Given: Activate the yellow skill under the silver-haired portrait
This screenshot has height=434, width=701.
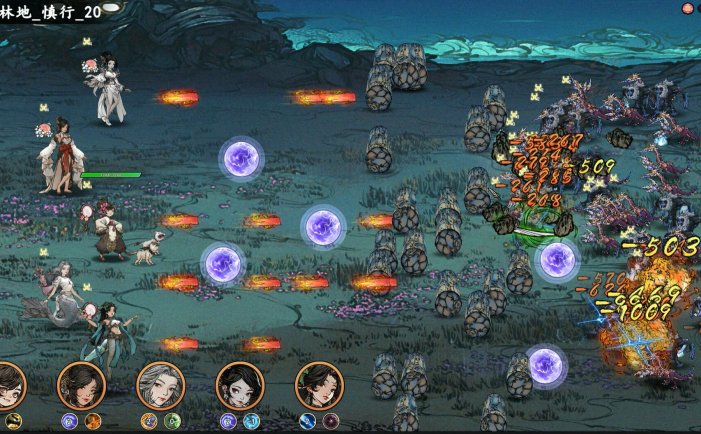Looking at the screenshot, I should pos(149,421).
